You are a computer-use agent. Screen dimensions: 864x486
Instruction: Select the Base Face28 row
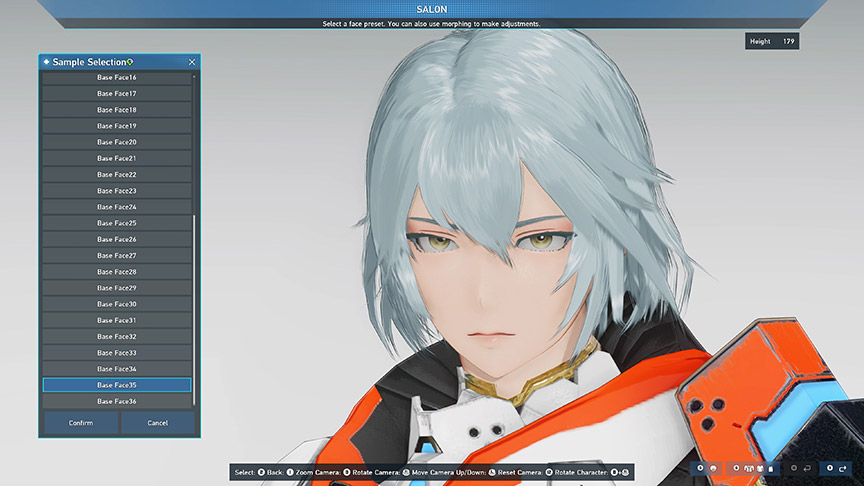click(x=117, y=272)
